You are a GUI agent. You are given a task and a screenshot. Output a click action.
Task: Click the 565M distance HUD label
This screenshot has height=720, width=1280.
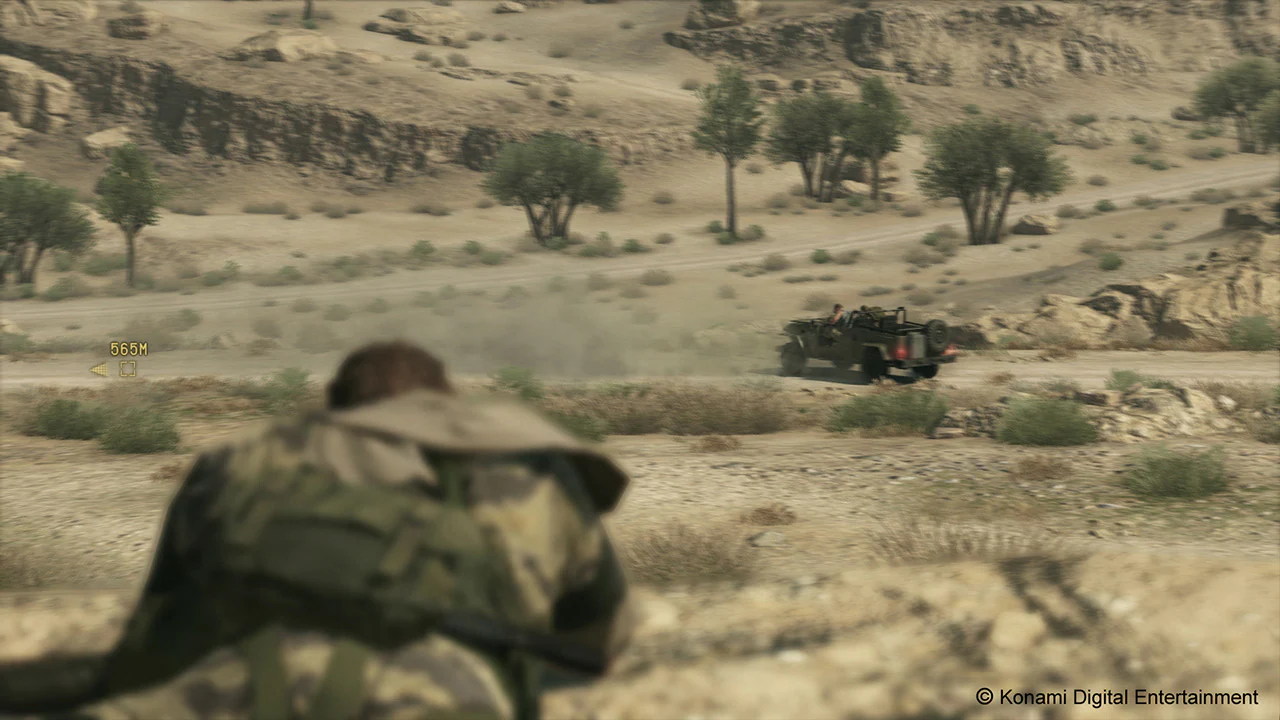[128, 348]
